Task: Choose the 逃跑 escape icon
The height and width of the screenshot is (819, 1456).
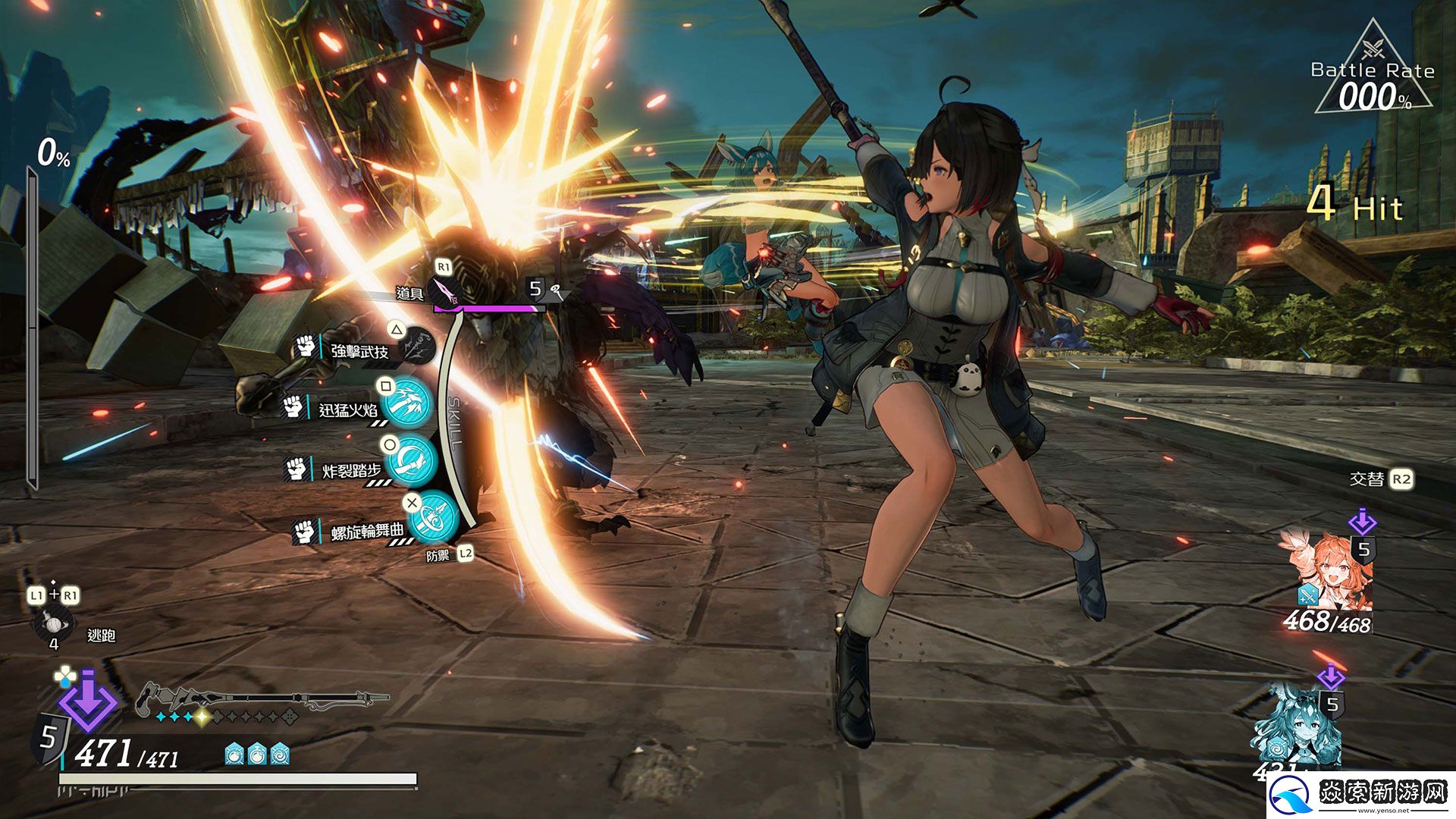Action: click(x=53, y=625)
